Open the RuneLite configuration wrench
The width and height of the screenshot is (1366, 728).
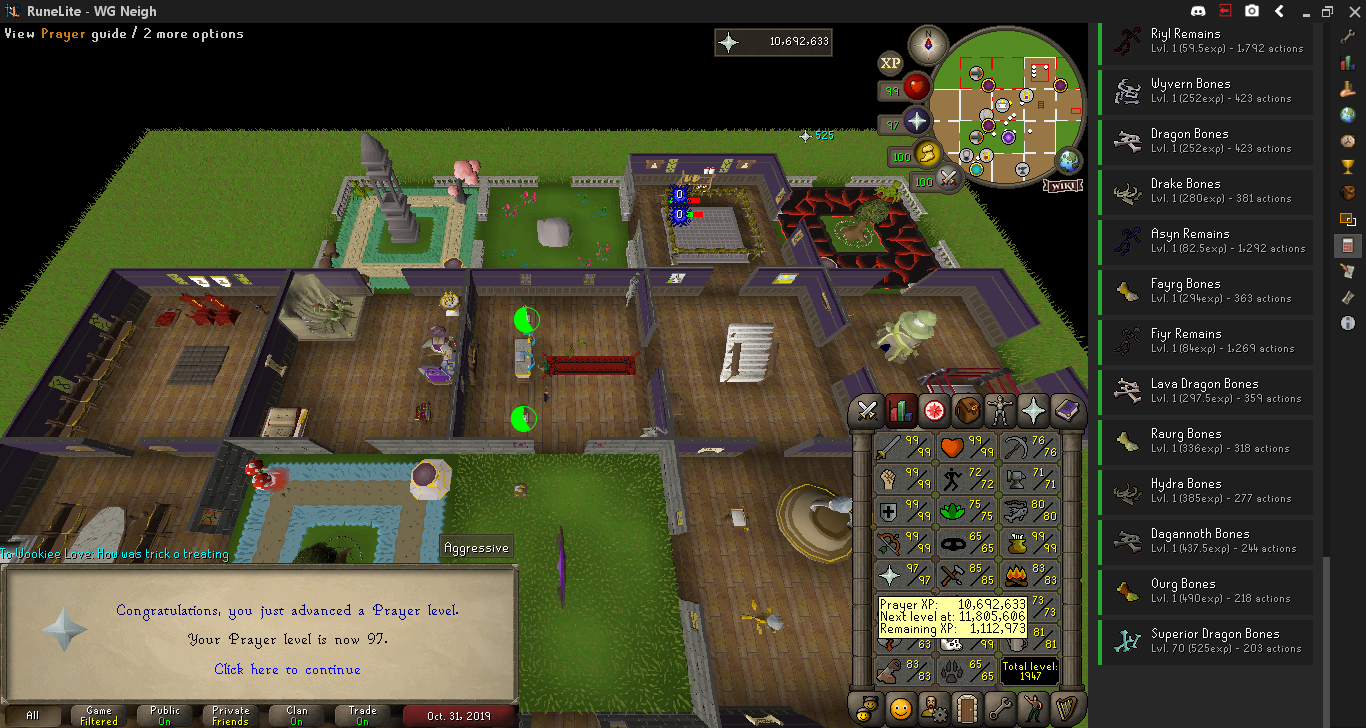coord(1348,36)
